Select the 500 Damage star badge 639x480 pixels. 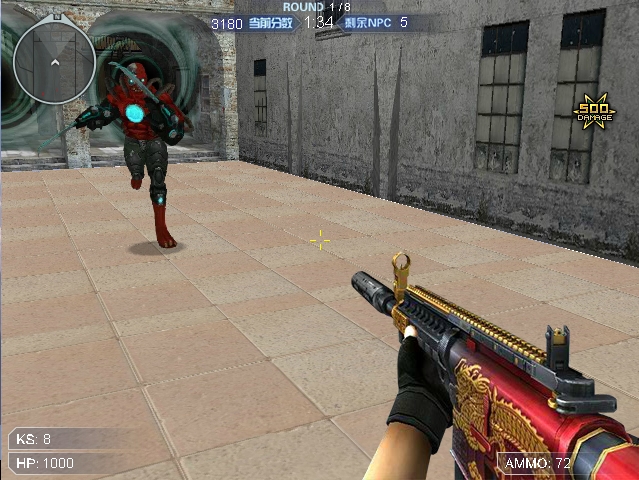pos(594,113)
